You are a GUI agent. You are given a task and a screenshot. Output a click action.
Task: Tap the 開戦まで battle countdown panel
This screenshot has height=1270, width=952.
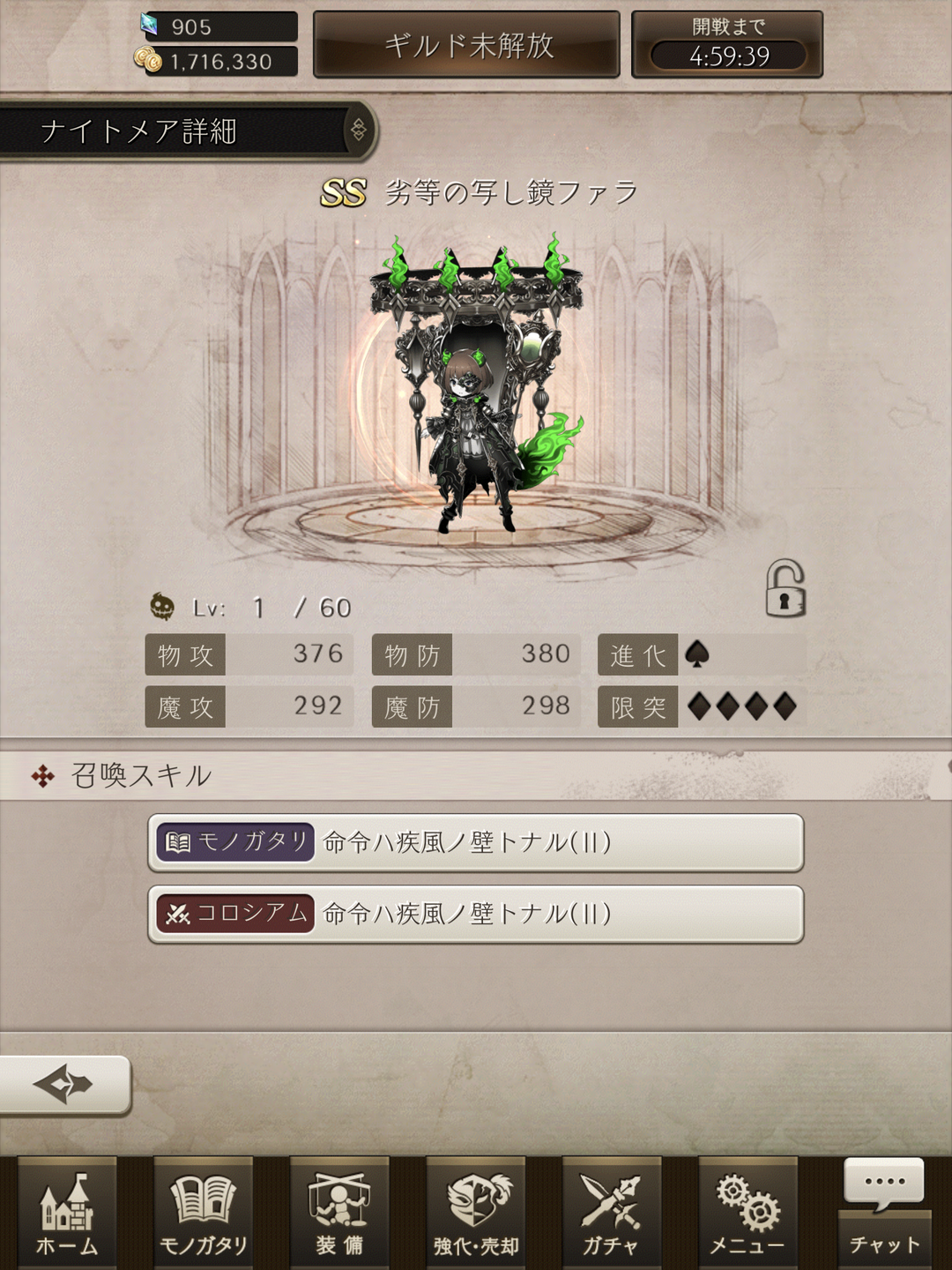(727, 45)
